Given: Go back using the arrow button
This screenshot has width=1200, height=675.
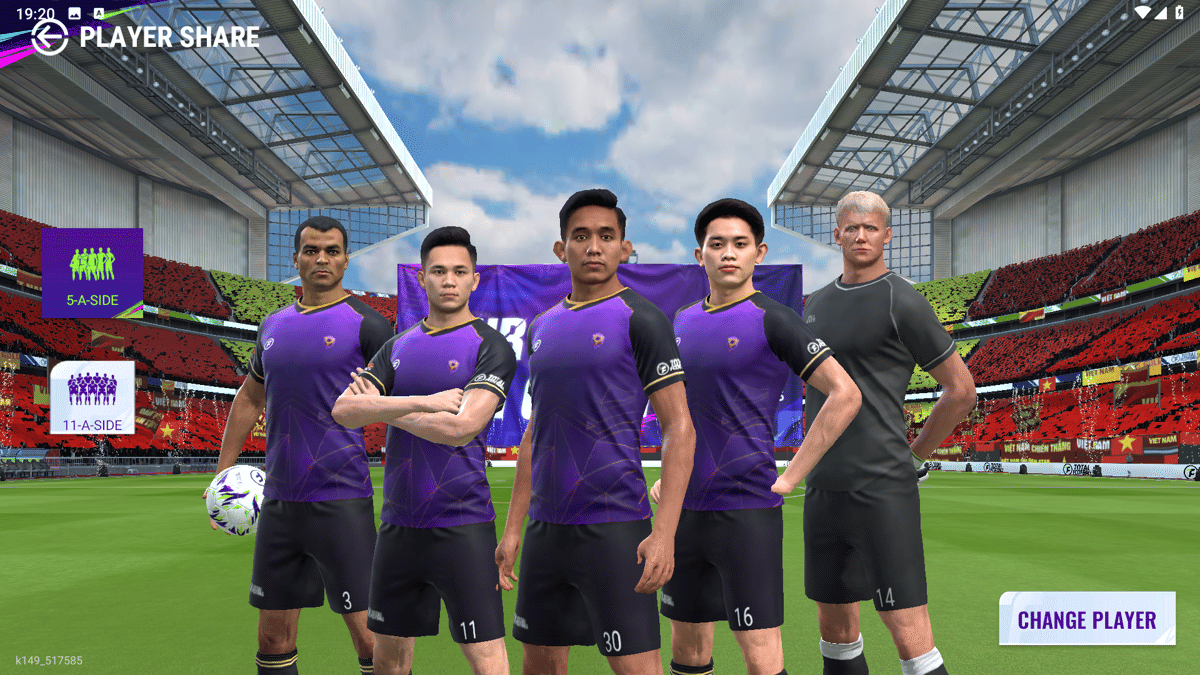Looking at the screenshot, I should point(49,37).
